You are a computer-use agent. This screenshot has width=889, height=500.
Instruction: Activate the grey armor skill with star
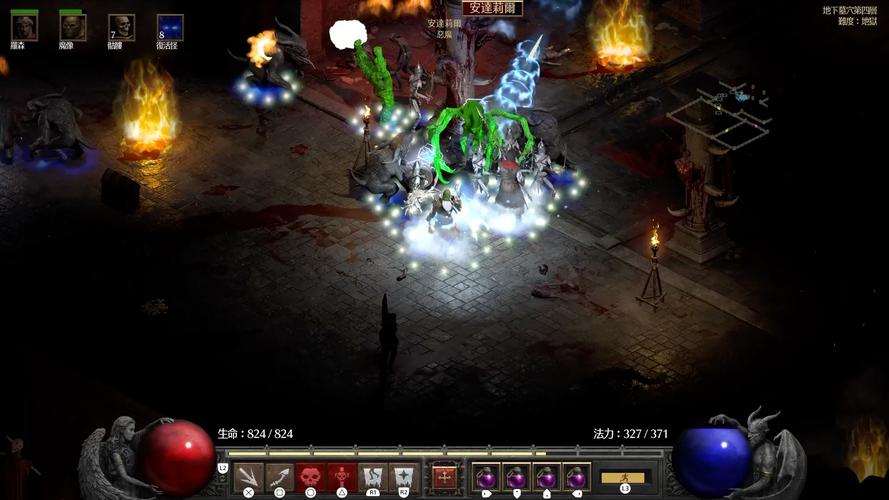pyautogui.click(x=404, y=476)
